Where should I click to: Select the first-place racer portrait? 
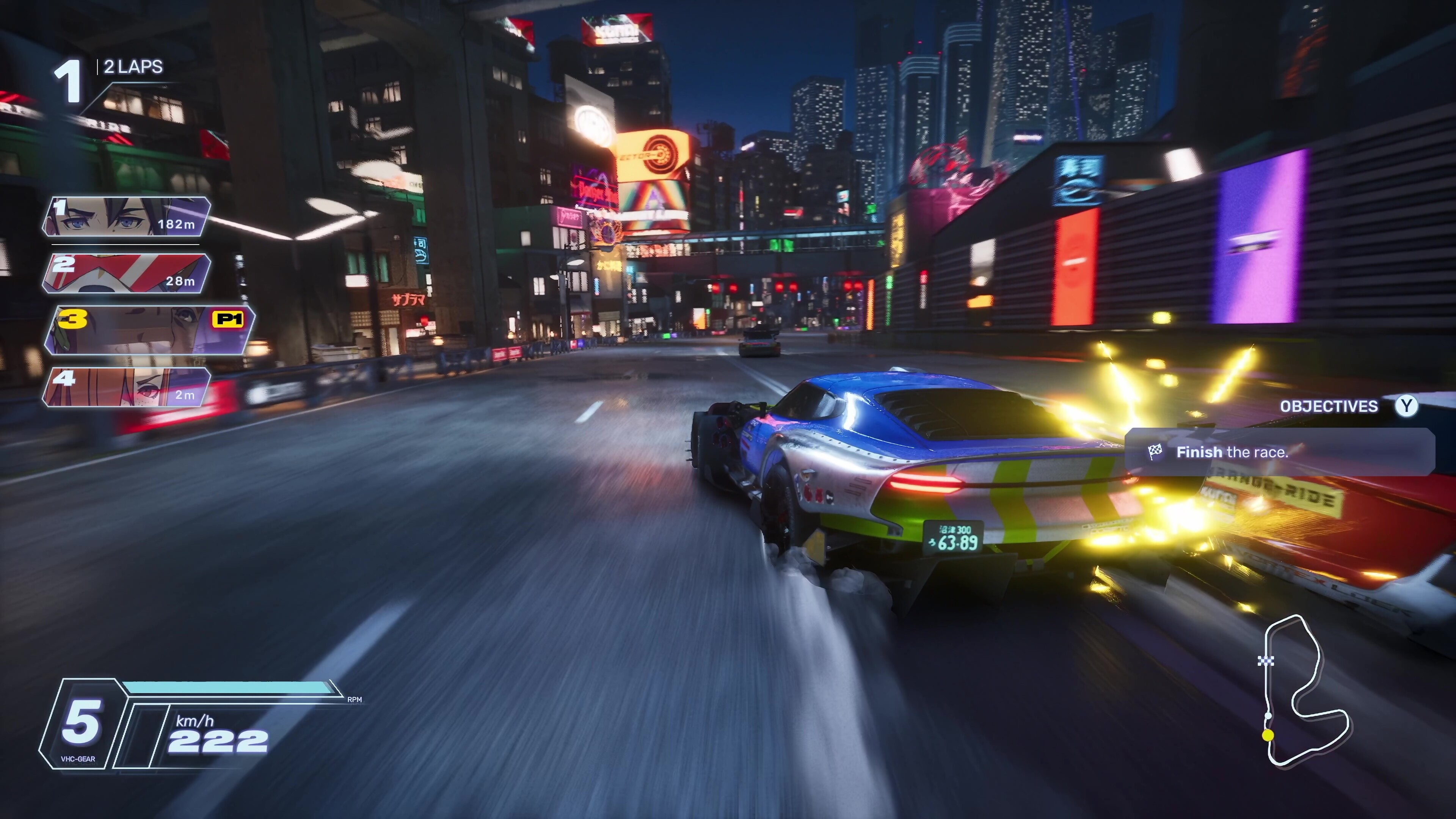click(x=126, y=217)
